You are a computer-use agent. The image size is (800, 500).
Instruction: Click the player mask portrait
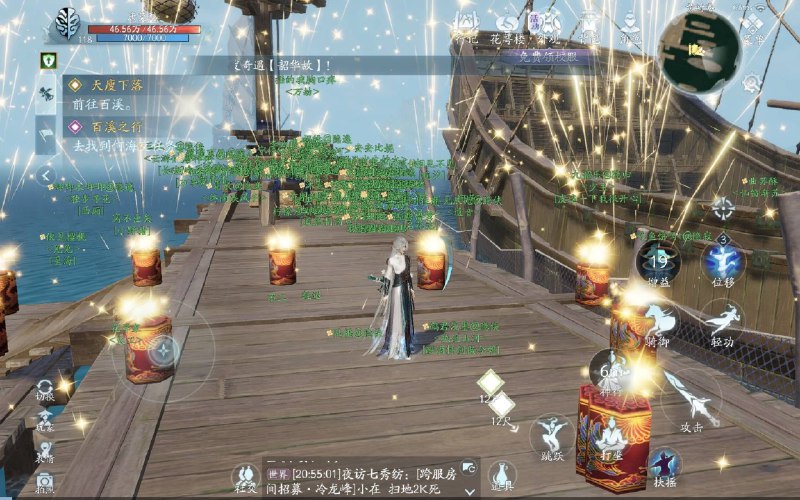point(68,22)
